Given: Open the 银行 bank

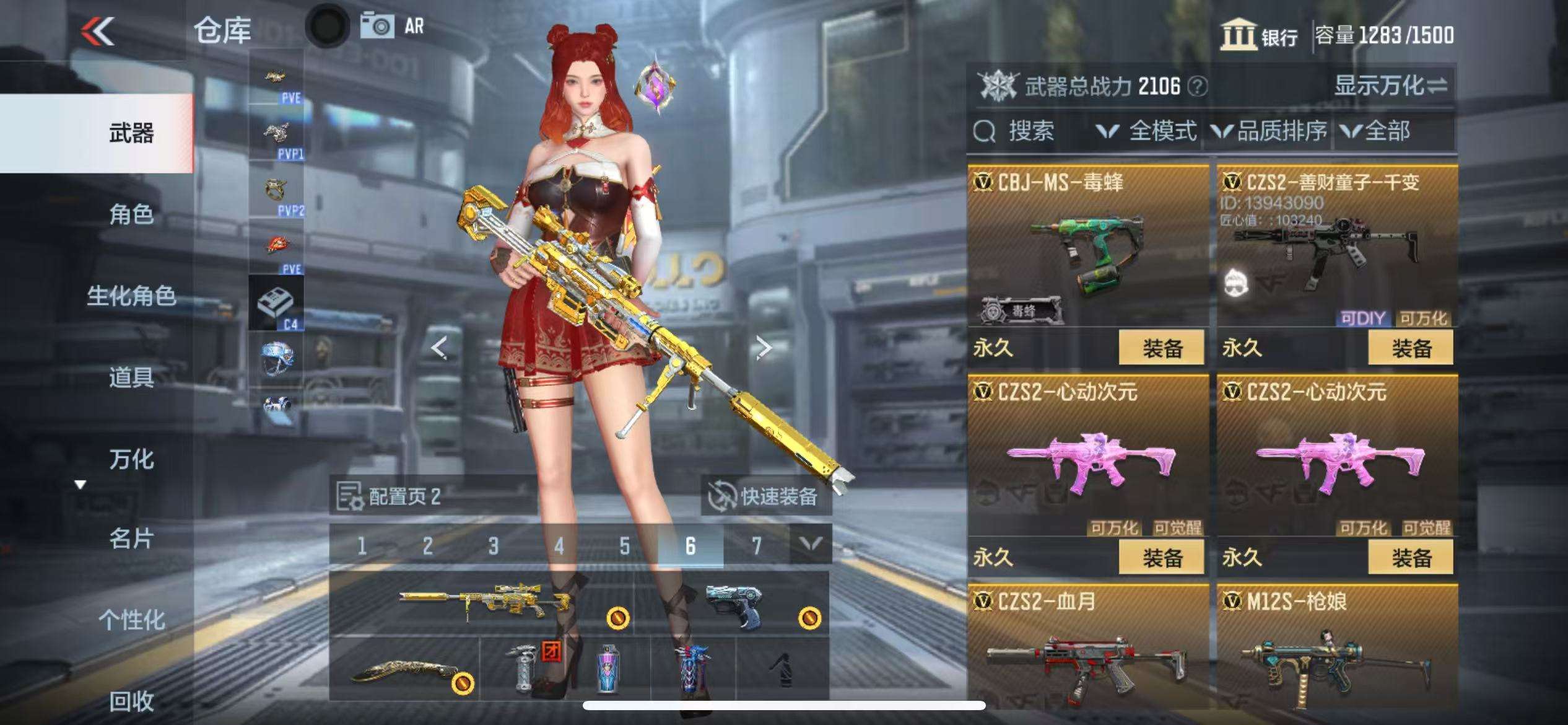Looking at the screenshot, I should coord(1260,35).
